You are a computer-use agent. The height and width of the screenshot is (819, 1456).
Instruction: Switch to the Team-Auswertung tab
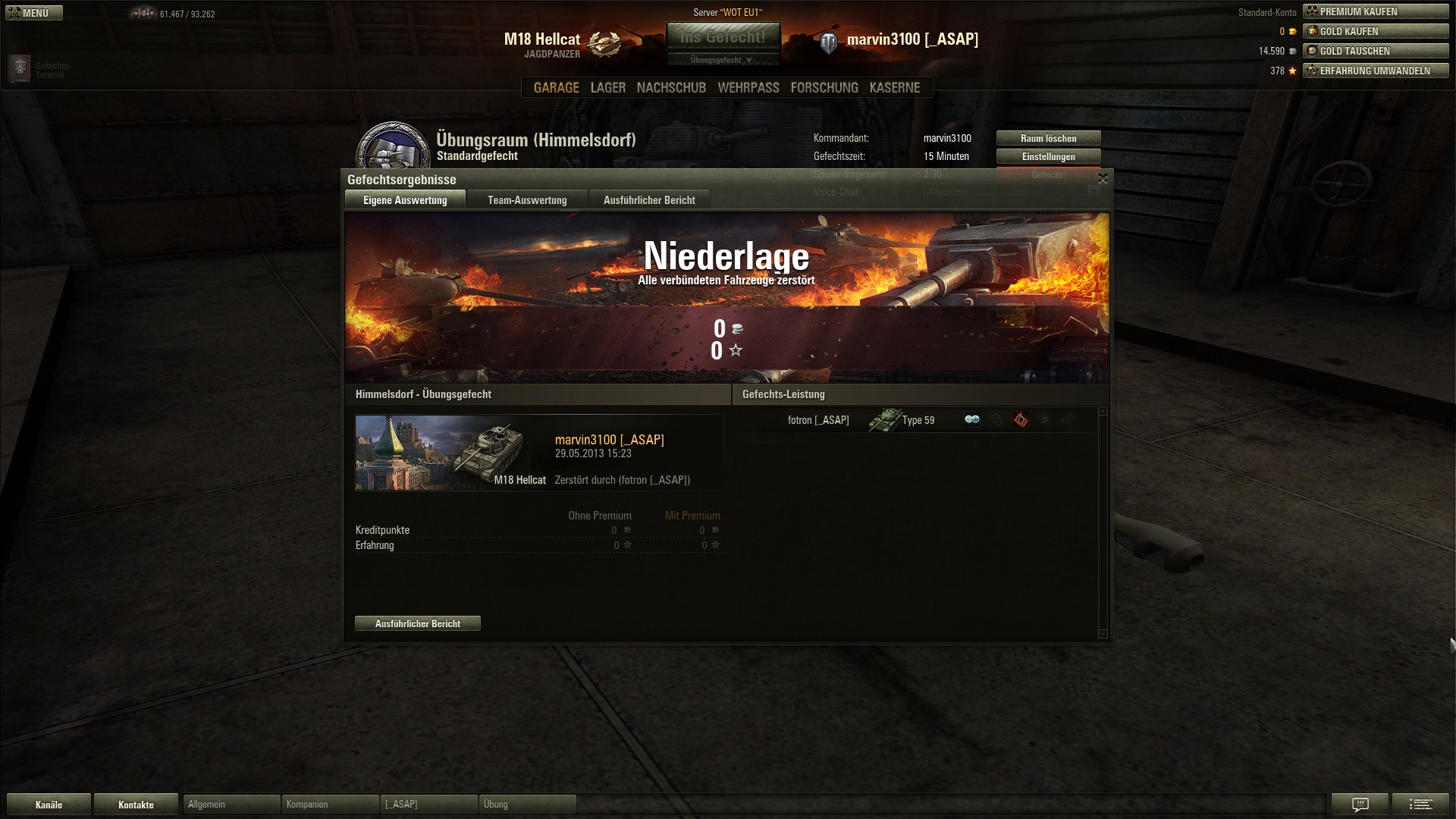click(x=527, y=200)
